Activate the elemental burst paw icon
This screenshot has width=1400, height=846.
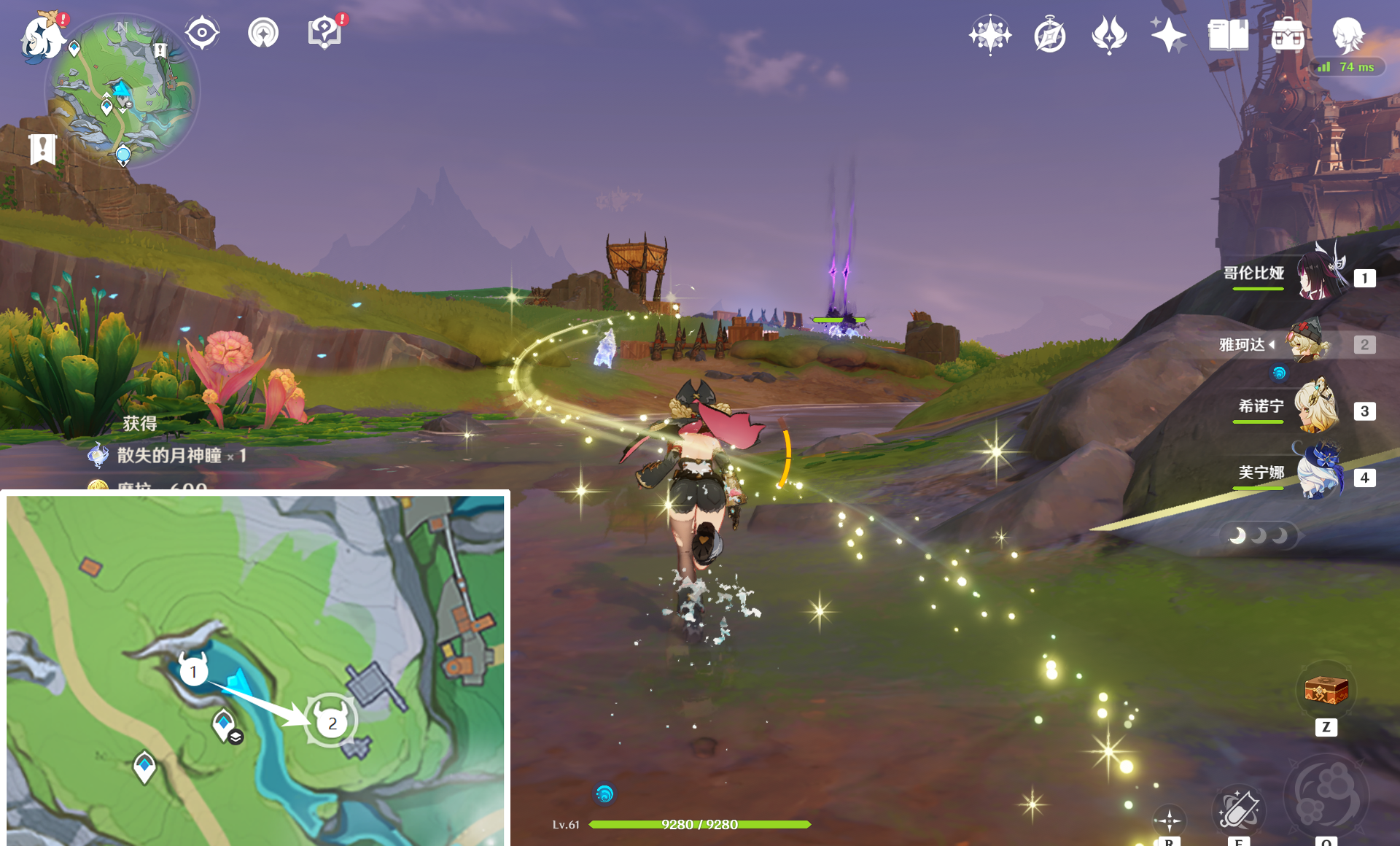[x=1326, y=795]
